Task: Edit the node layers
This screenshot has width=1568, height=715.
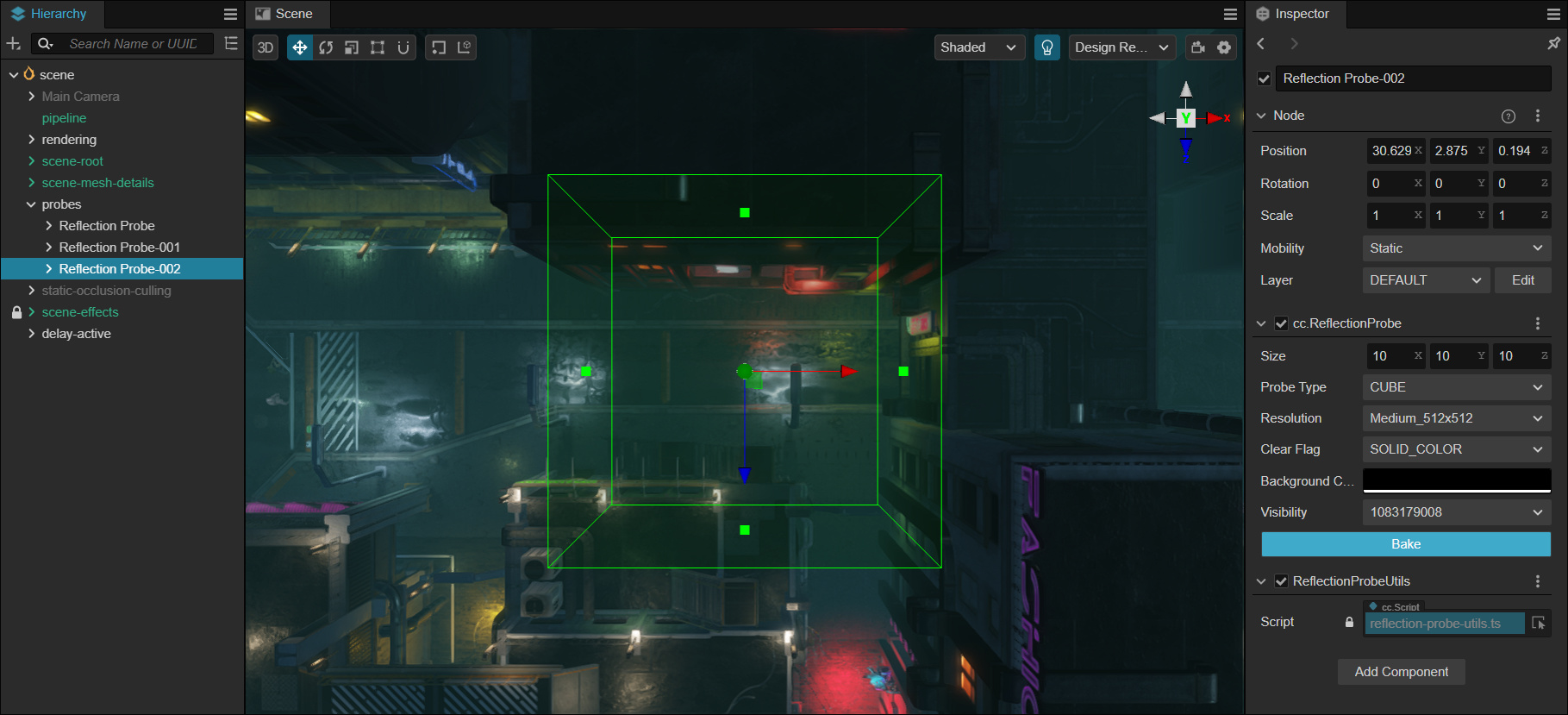Action: click(1522, 280)
